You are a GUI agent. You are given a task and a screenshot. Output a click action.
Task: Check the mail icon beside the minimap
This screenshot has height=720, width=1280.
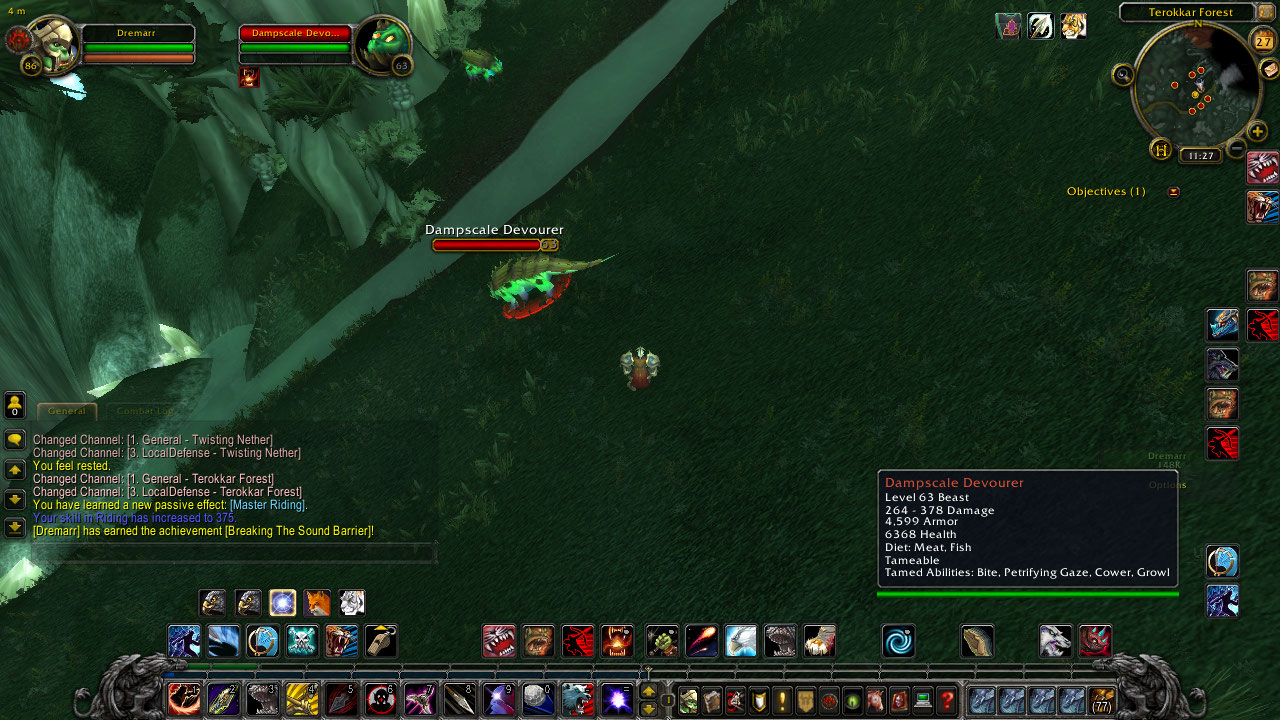tap(1269, 69)
